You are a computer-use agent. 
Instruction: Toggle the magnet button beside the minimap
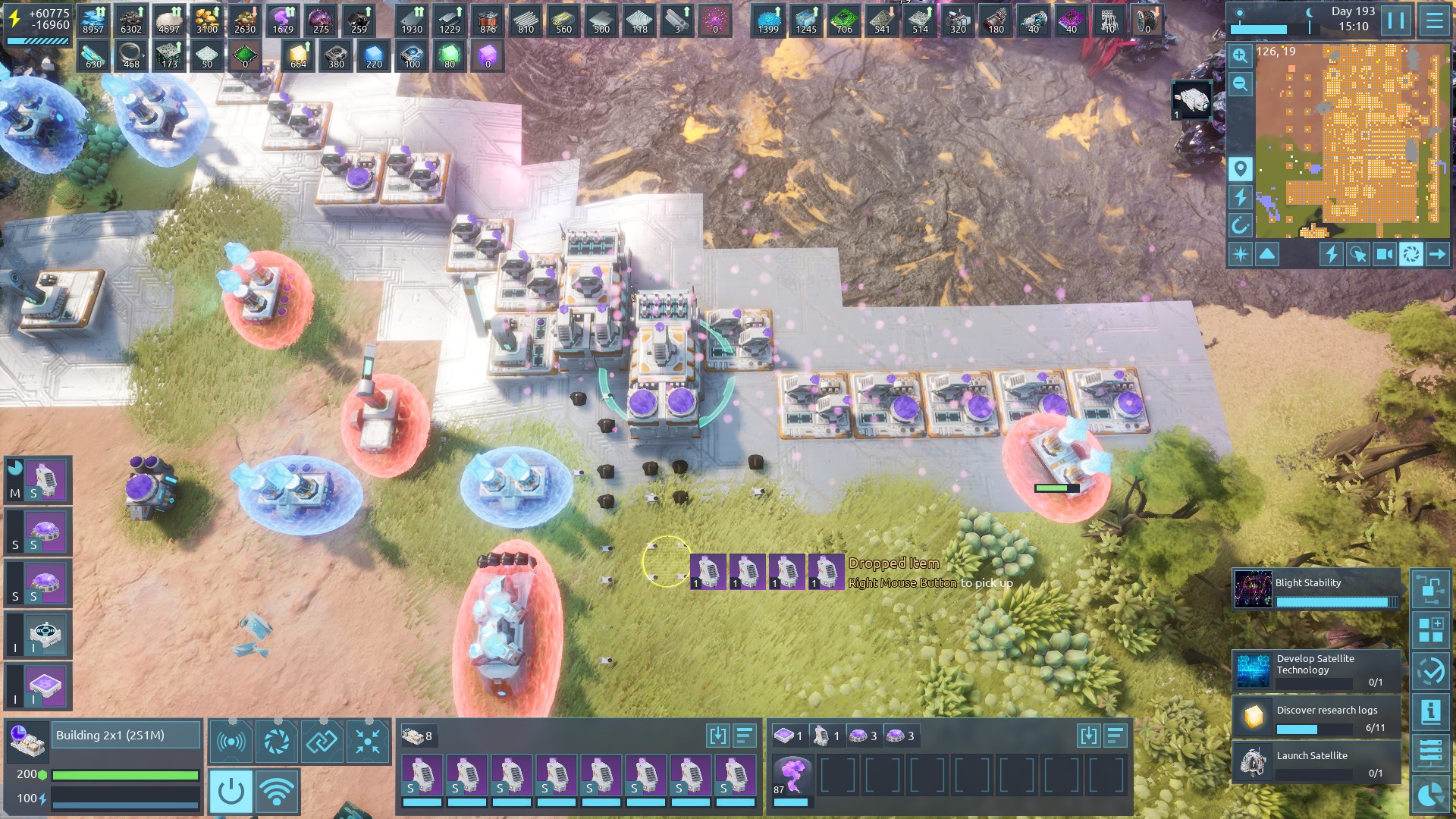point(1240,225)
